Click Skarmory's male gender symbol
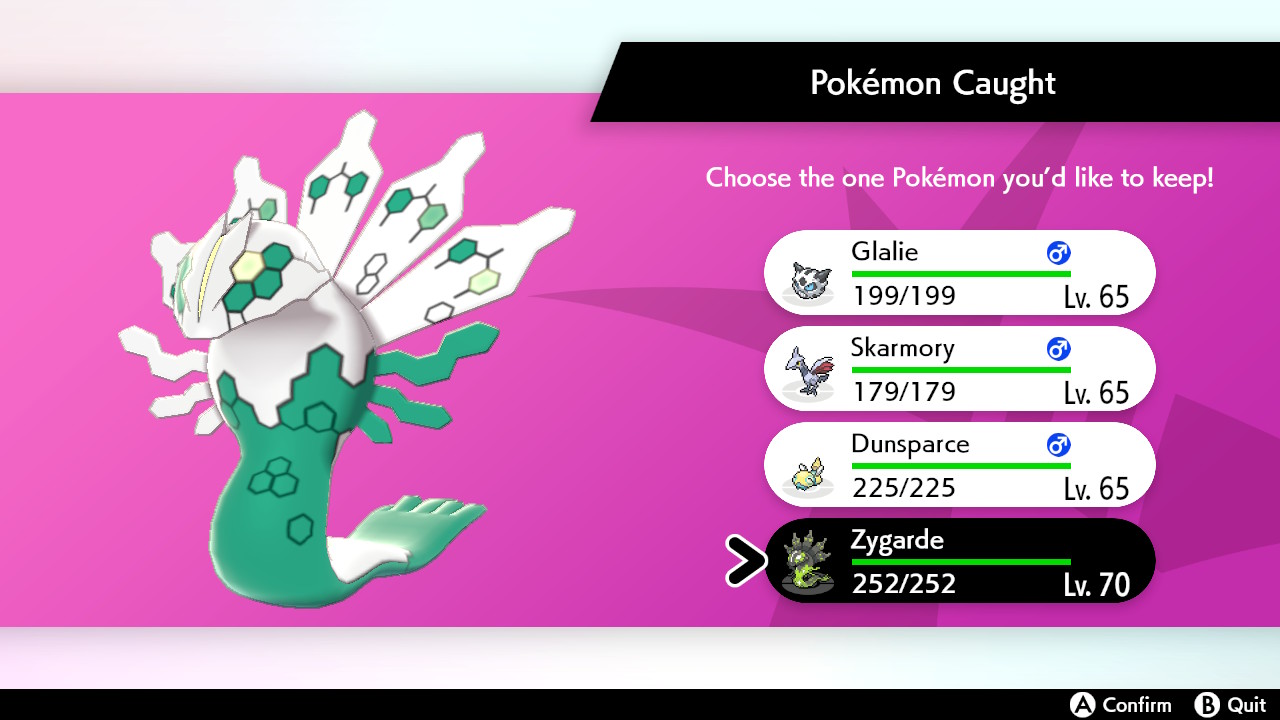Image resolution: width=1280 pixels, height=720 pixels. pos(1057,349)
